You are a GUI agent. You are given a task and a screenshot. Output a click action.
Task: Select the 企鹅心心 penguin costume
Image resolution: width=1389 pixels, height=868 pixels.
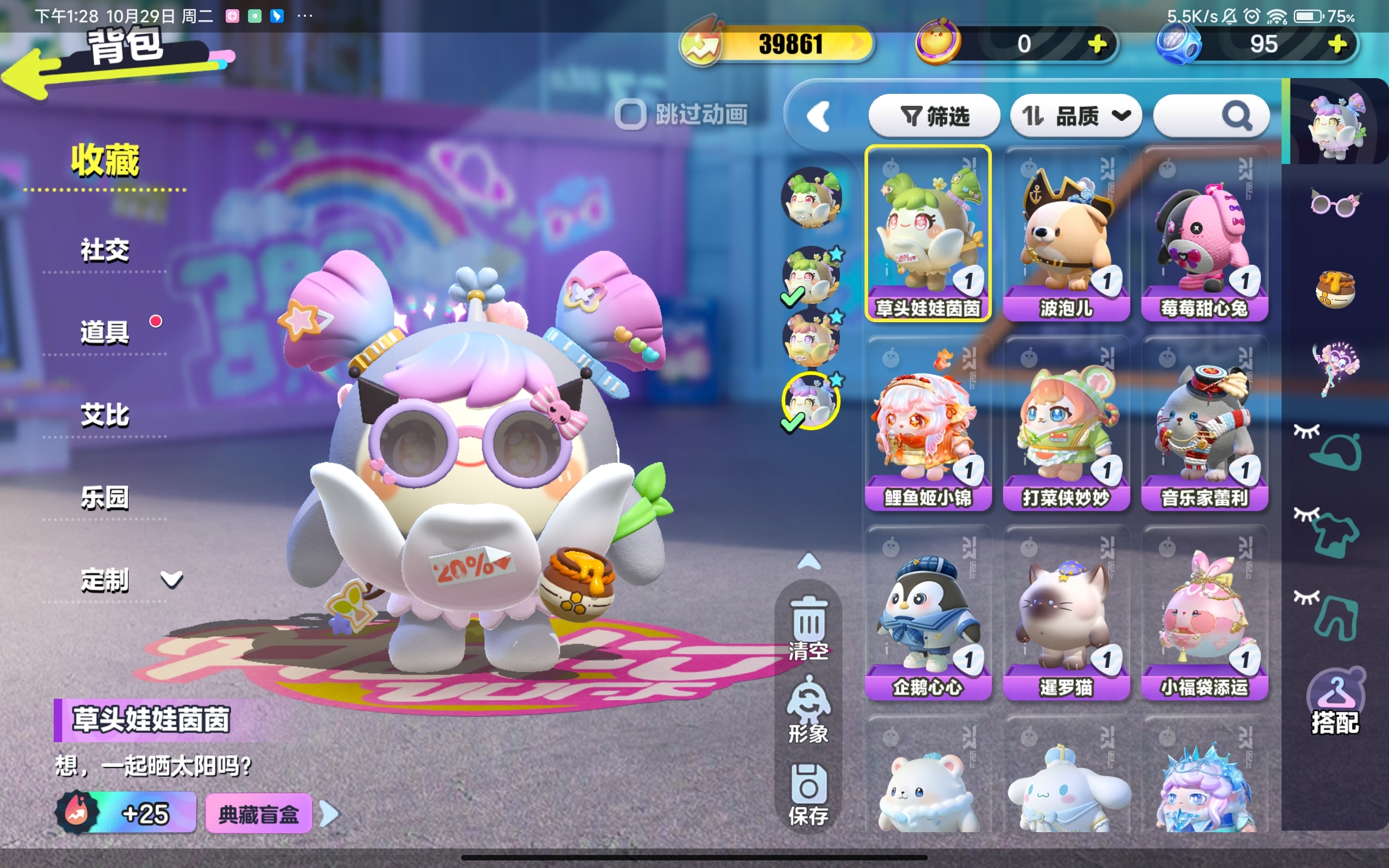tap(927, 612)
